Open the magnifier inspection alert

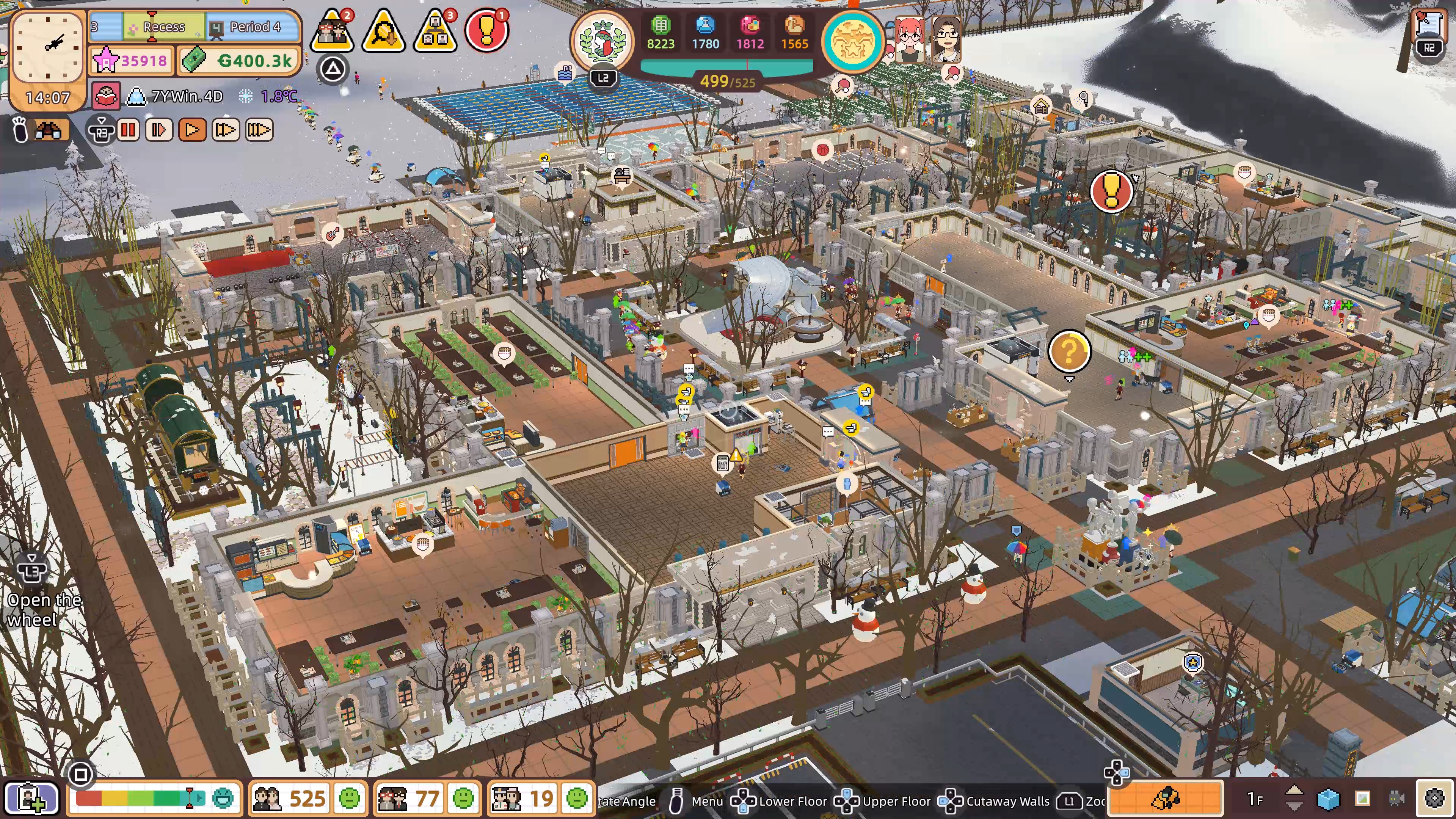[x=383, y=31]
